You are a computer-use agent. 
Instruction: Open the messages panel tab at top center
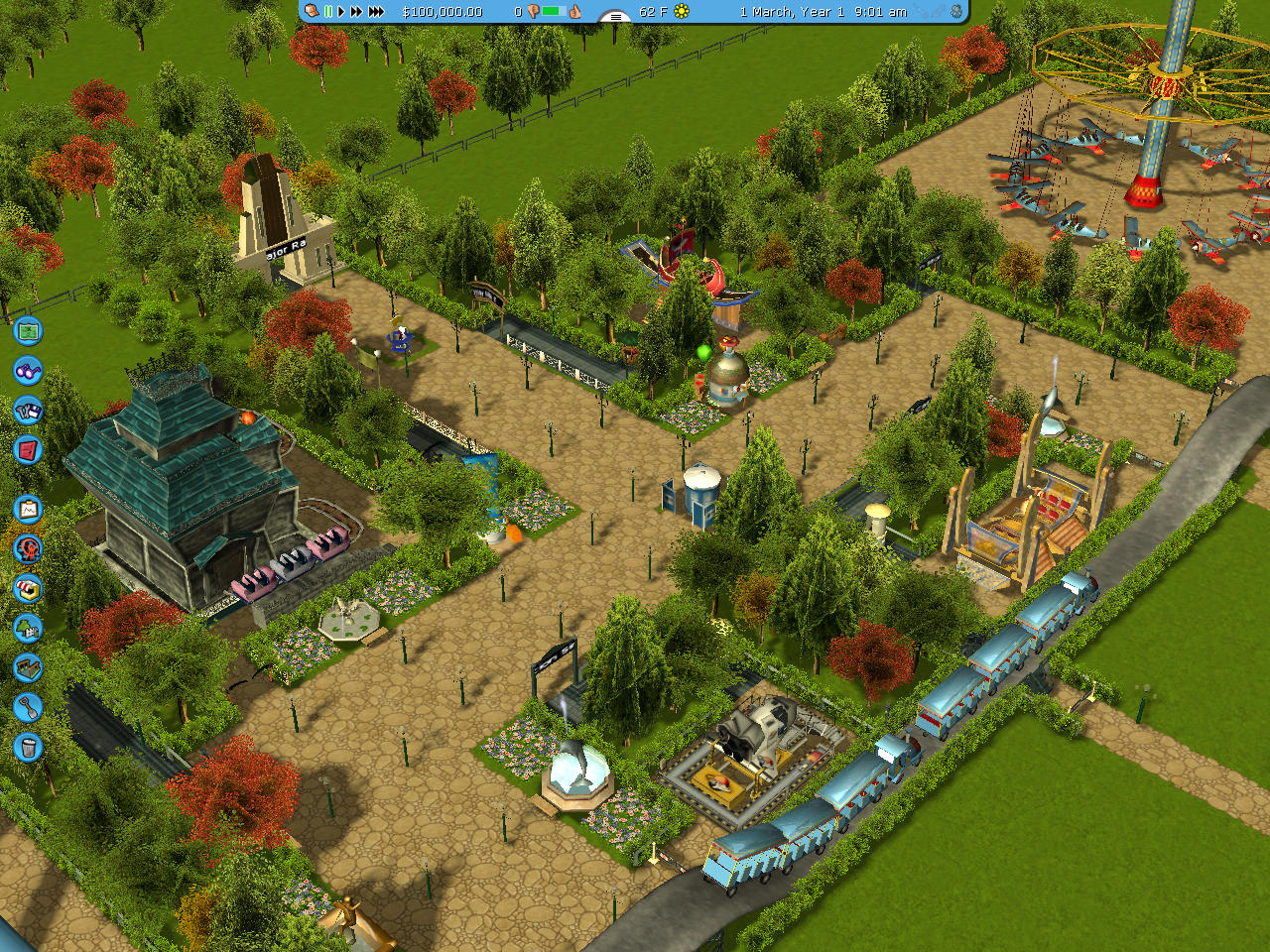click(x=615, y=16)
